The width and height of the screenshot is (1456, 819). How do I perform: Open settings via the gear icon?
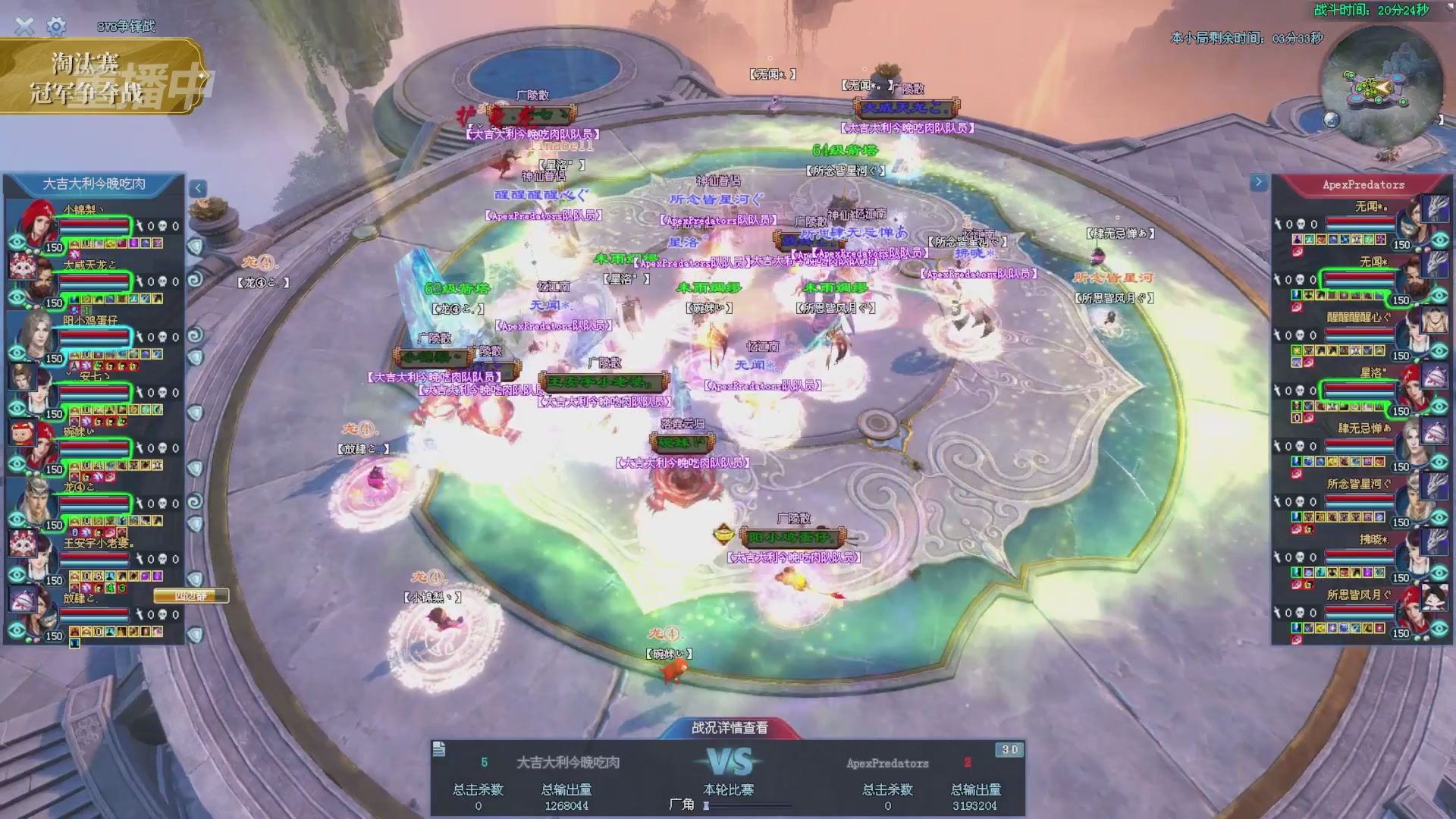pos(56,27)
